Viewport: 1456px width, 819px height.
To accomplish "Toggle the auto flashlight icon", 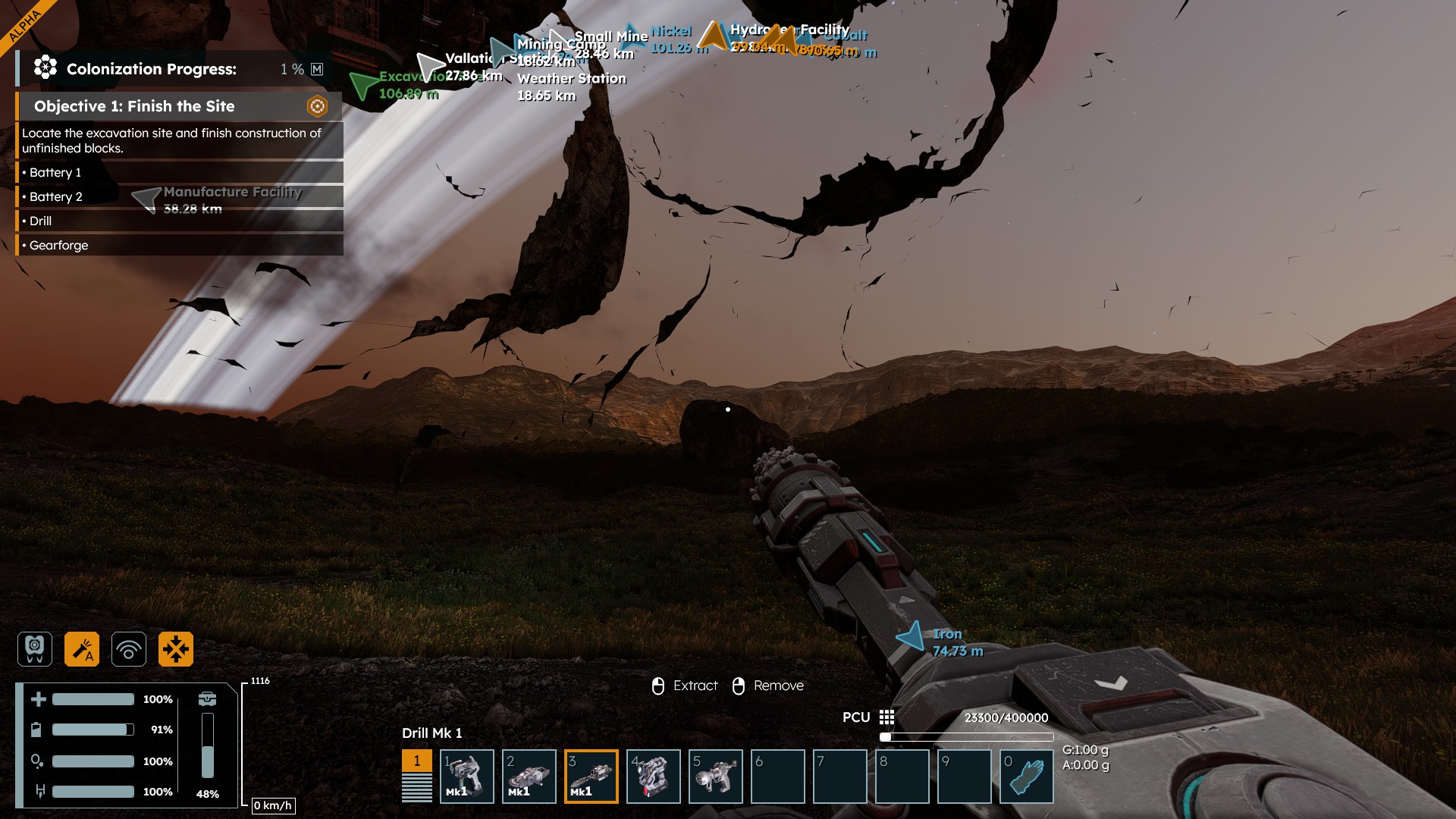I will [x=82, y=649].
